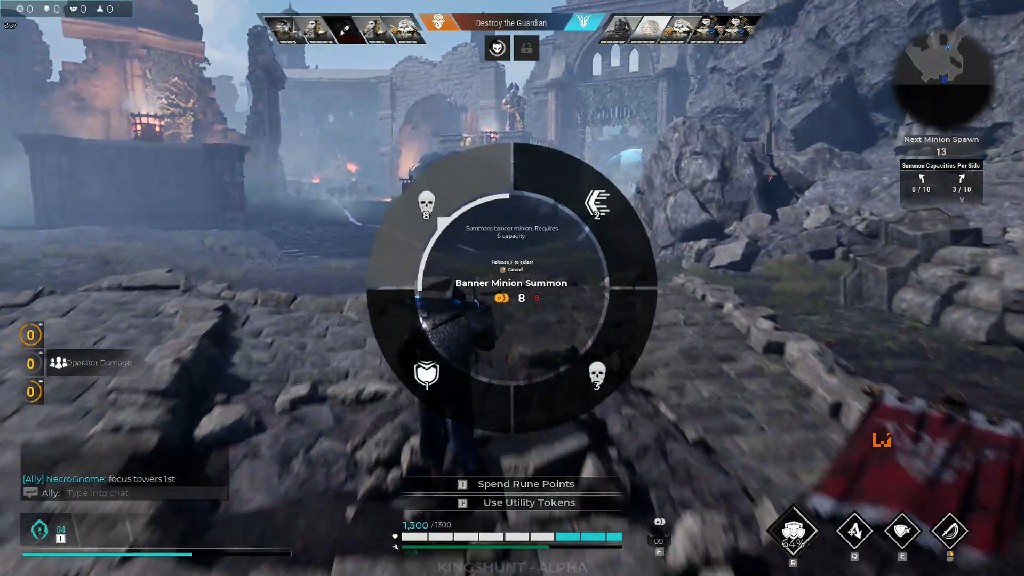Activate the crescent slash ability
Screen dimensions: 1024x576
(950, 530)
